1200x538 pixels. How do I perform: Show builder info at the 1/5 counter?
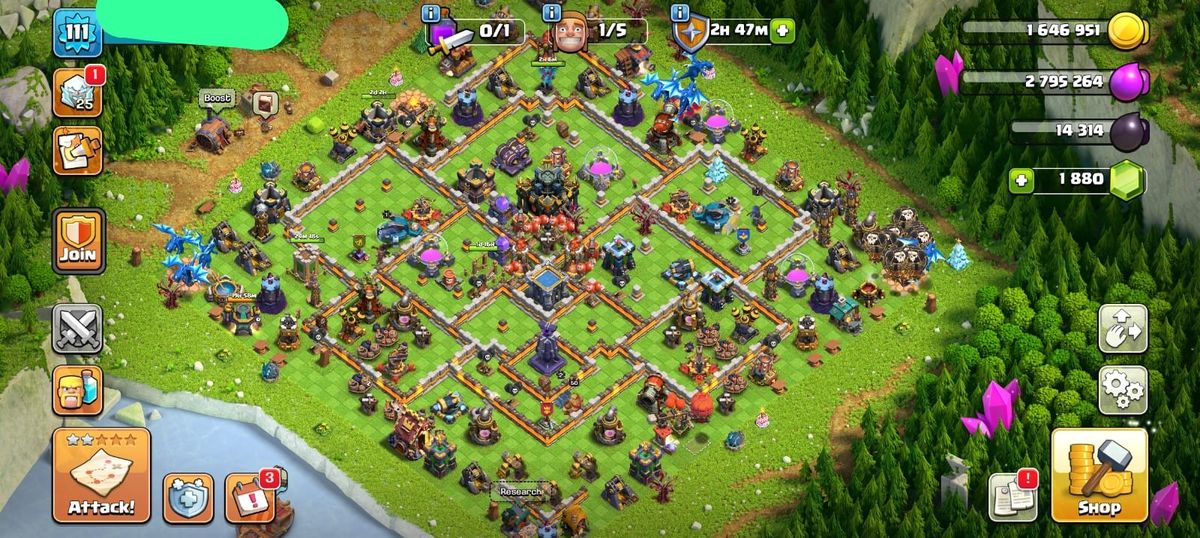click(551, 13)
